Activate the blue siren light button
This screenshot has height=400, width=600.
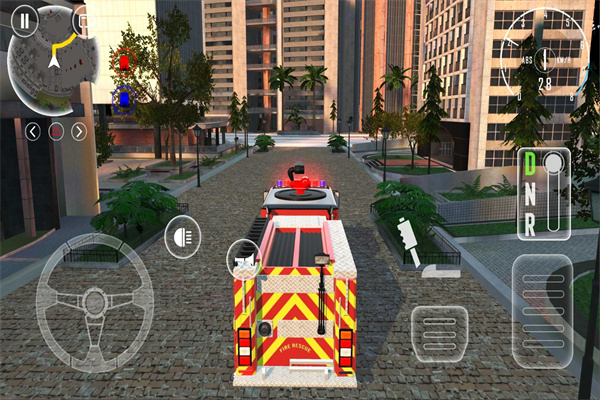124,98
